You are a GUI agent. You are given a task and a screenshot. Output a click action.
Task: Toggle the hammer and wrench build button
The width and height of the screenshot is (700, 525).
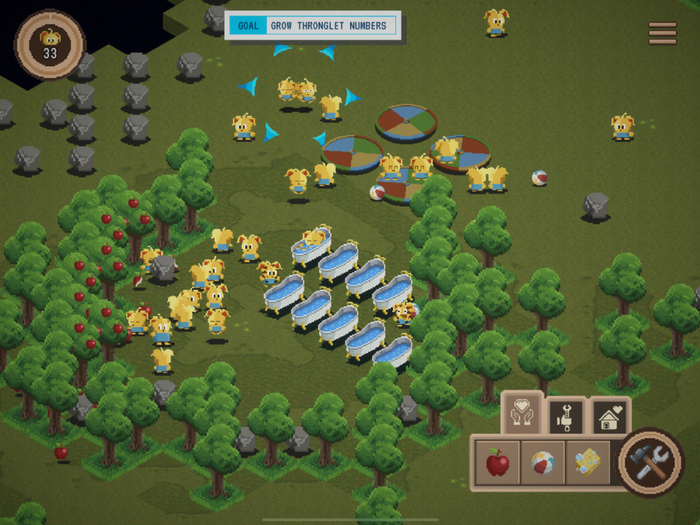click(650, 462)
